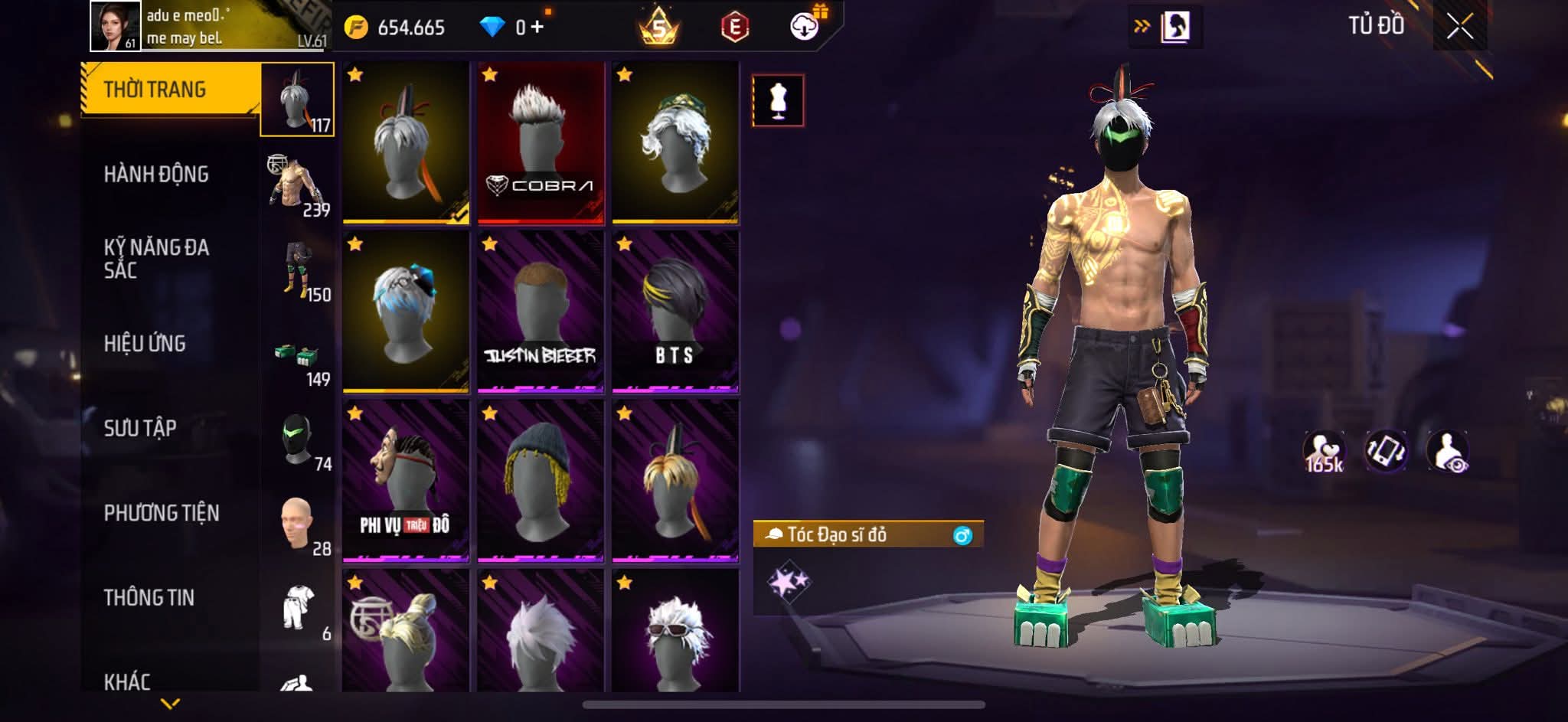
Task: Open the Kỹ Năng Đa Sắc tab
Action: tap(156, 259)
